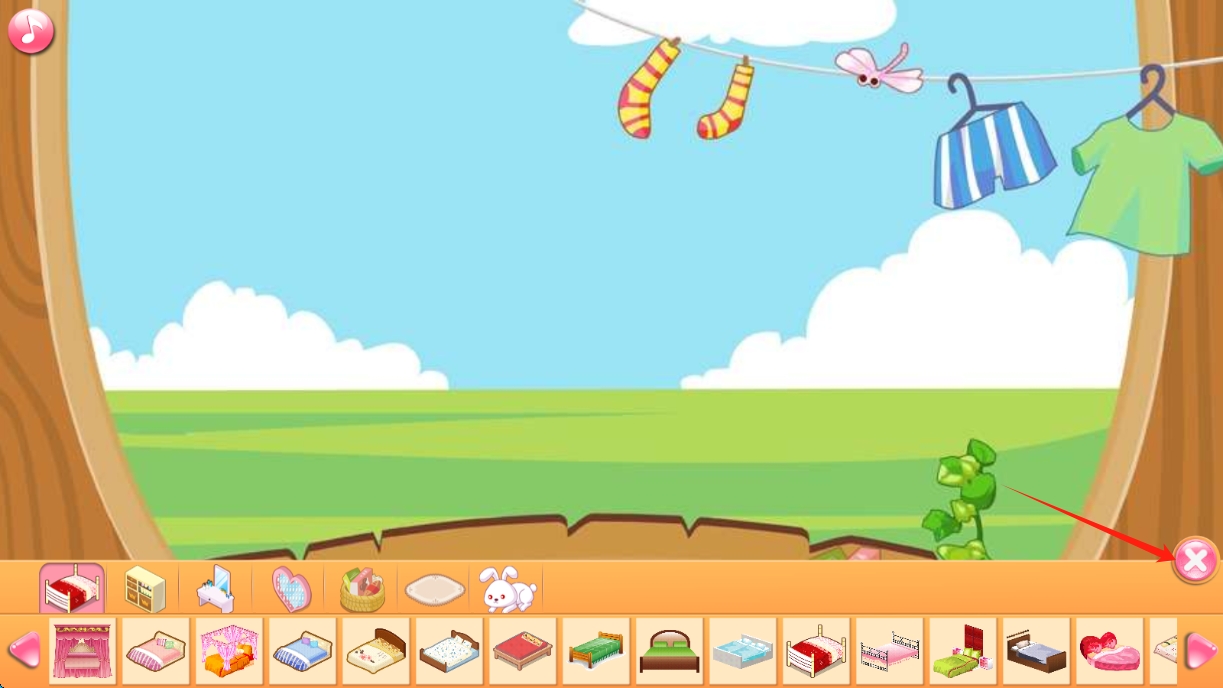Pick the flat red platform bed
The width and height of the screenshot is (1223, 688).
[x=523, y=651]
